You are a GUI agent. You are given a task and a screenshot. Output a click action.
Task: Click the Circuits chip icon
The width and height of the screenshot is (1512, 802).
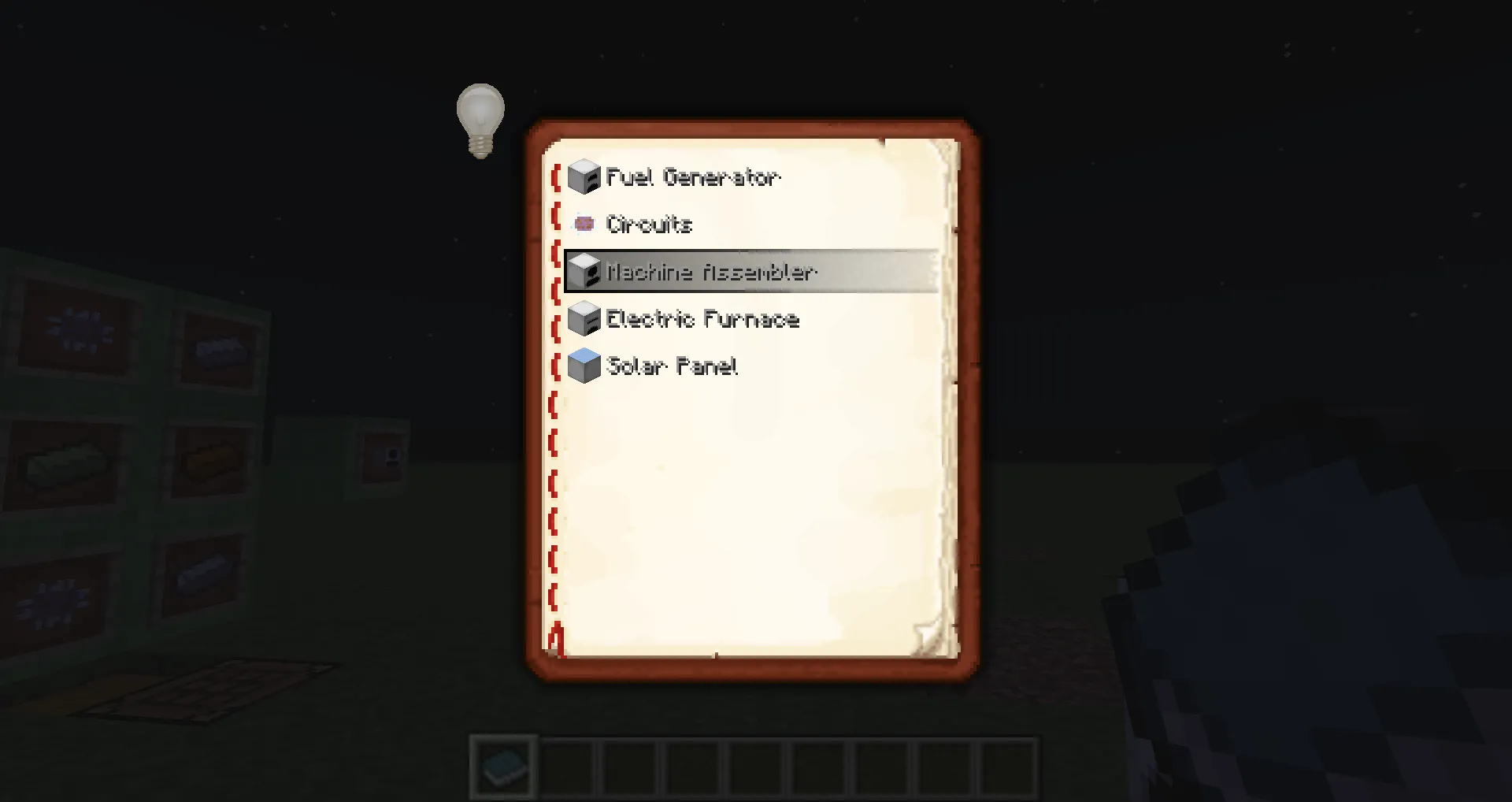tap(584, 224)
